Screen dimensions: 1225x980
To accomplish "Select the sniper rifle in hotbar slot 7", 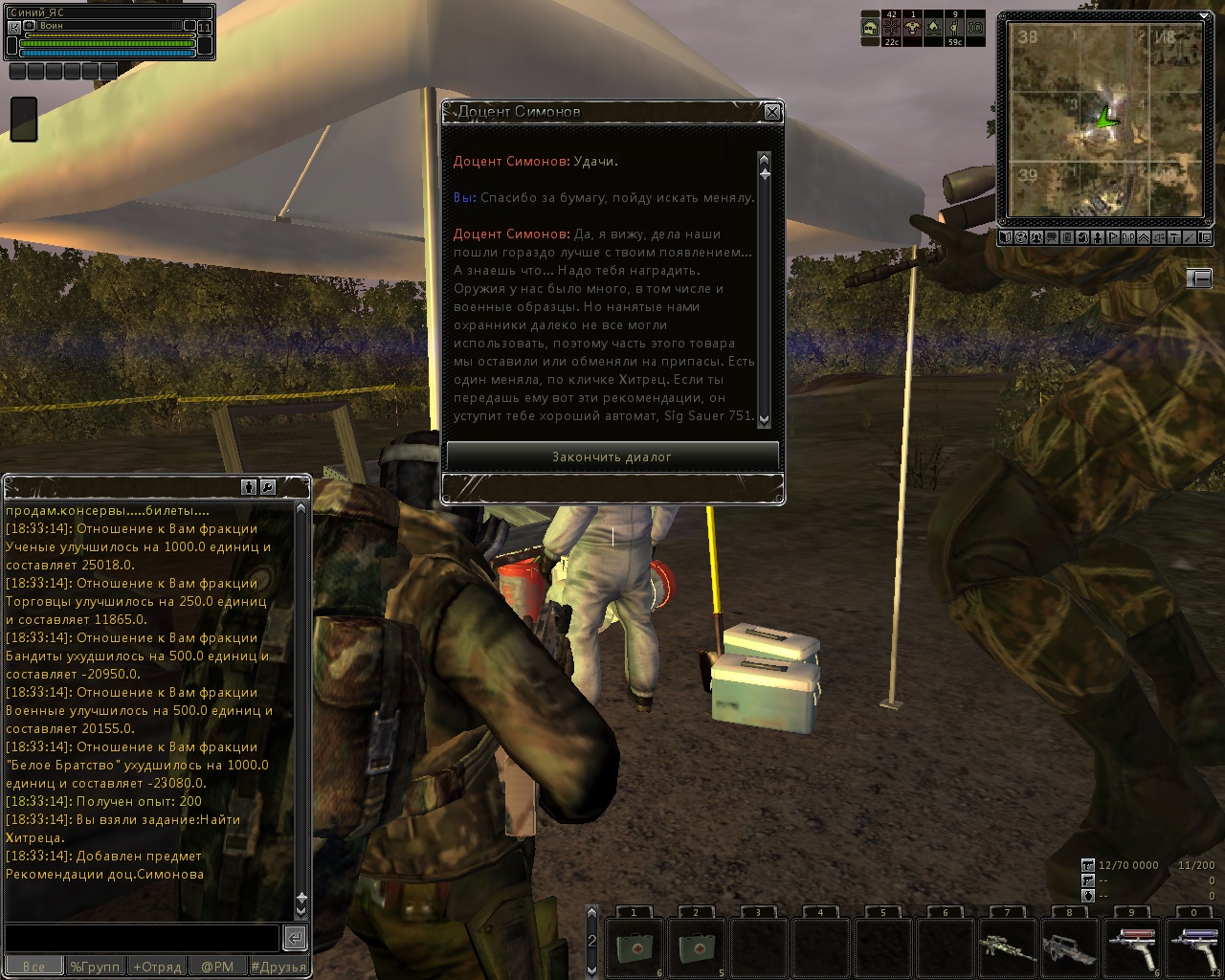I will click(x=1007, y=947).
